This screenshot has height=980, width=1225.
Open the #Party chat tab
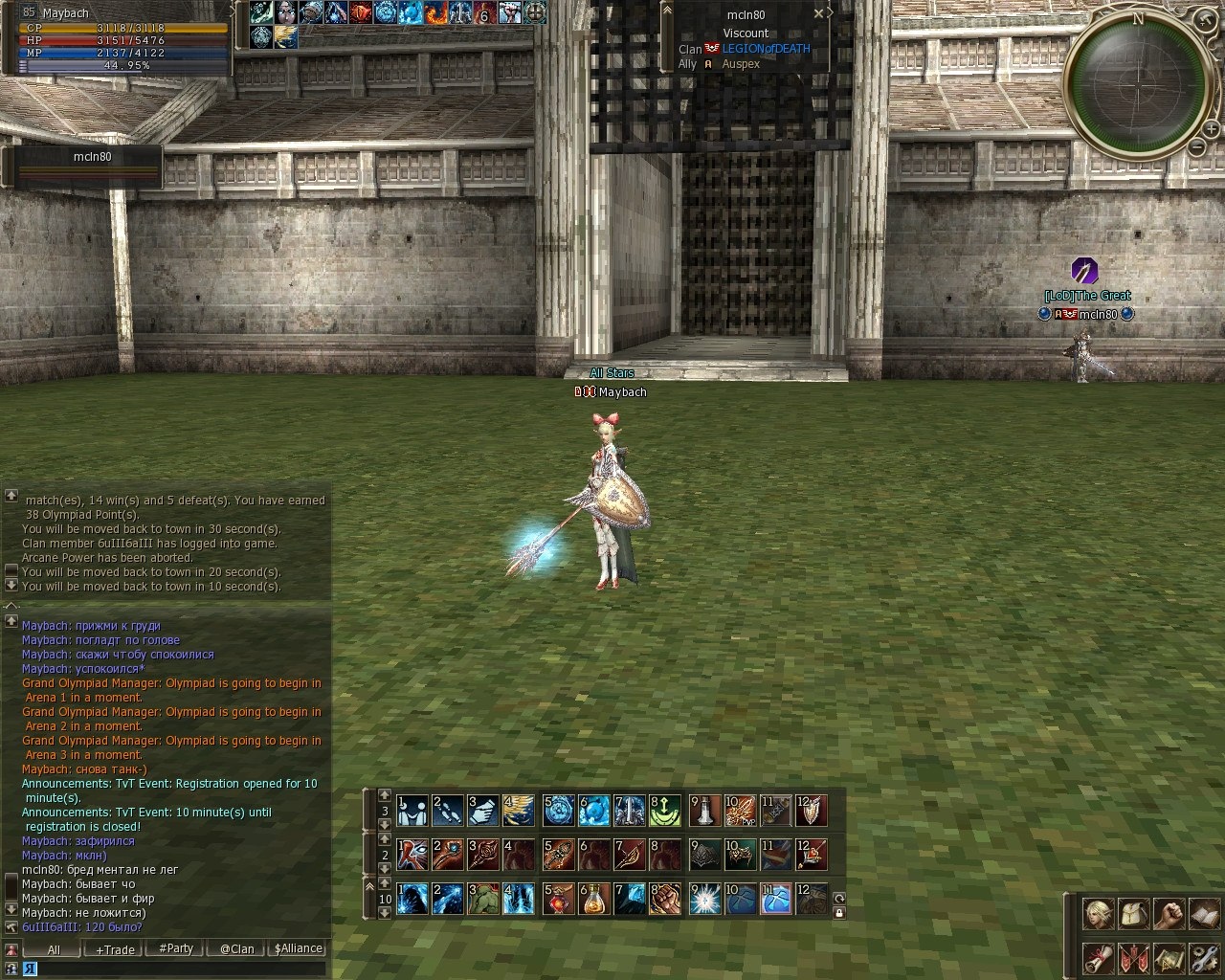tap(176, 949)
